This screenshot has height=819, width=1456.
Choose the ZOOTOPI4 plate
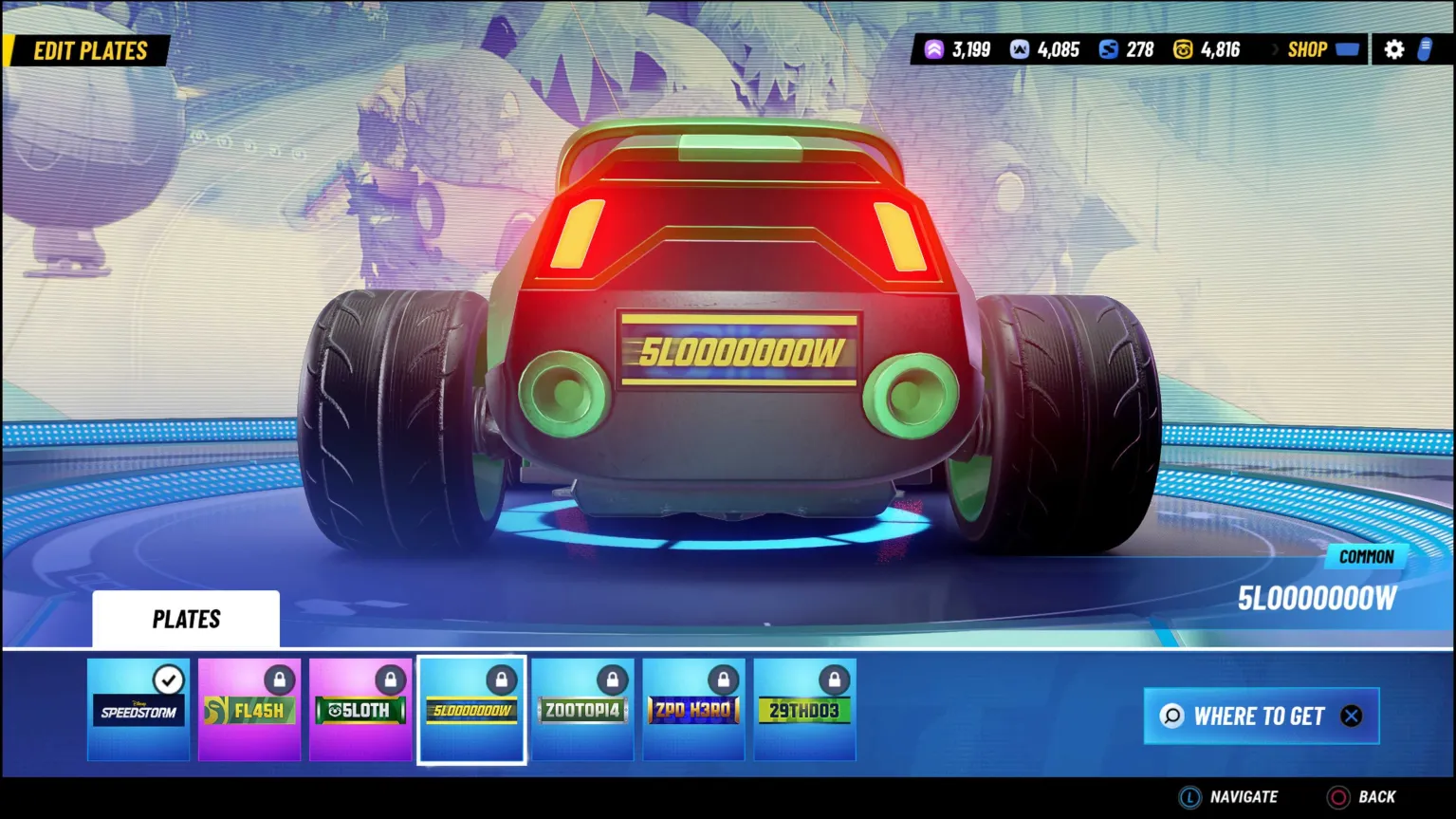(582, 710)
